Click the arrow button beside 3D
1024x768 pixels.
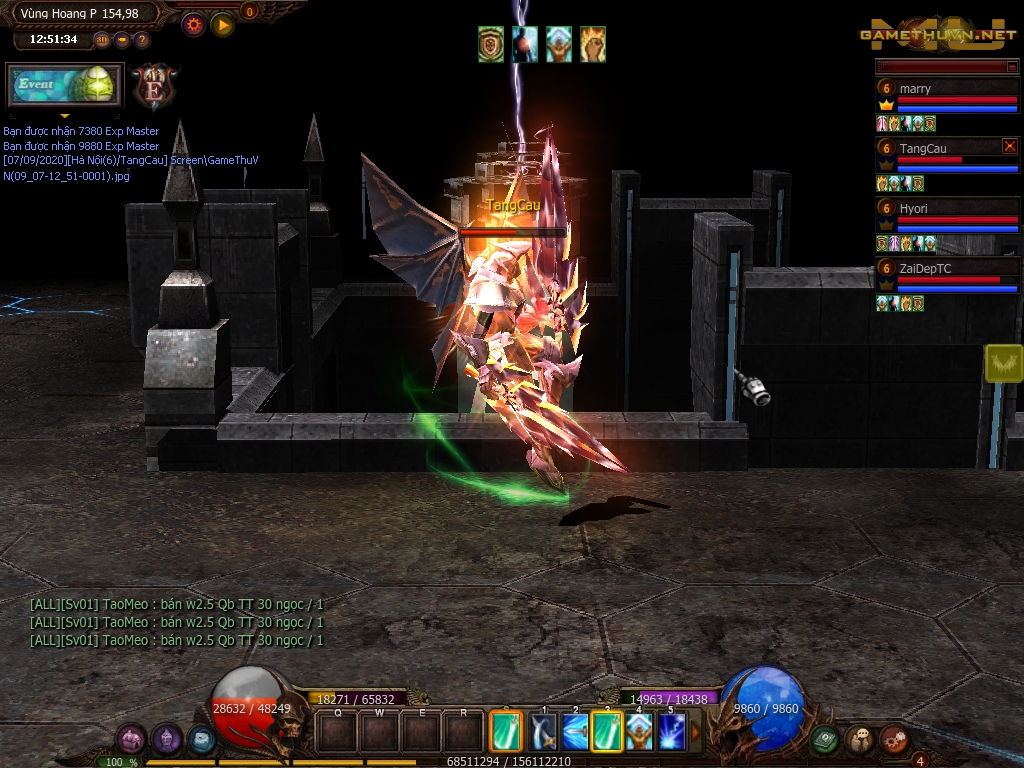pos(122,40)
